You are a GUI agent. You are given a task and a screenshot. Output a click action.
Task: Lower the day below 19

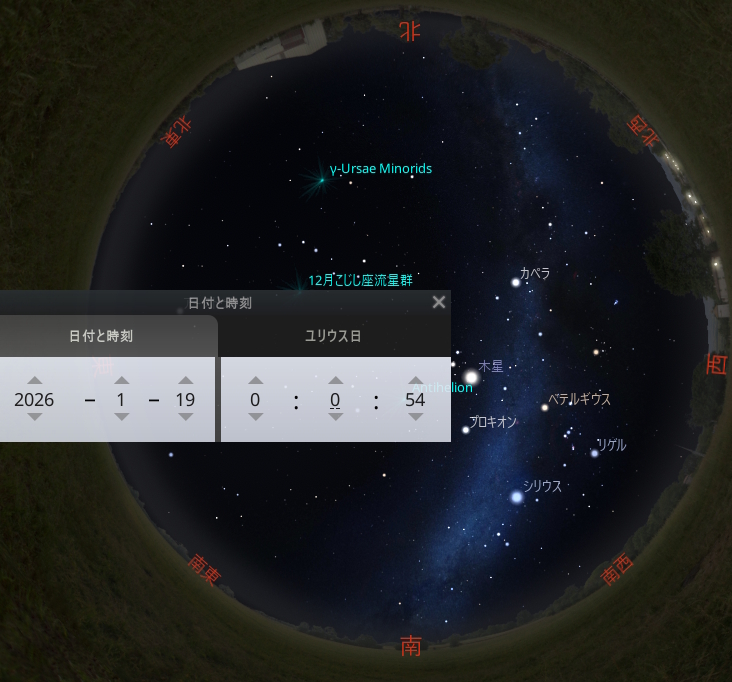185,417
